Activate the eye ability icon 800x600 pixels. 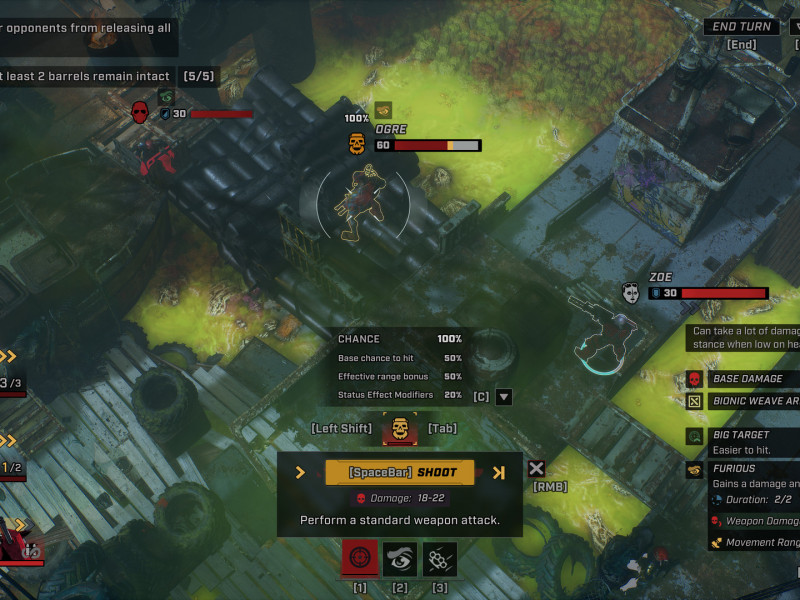400,559
